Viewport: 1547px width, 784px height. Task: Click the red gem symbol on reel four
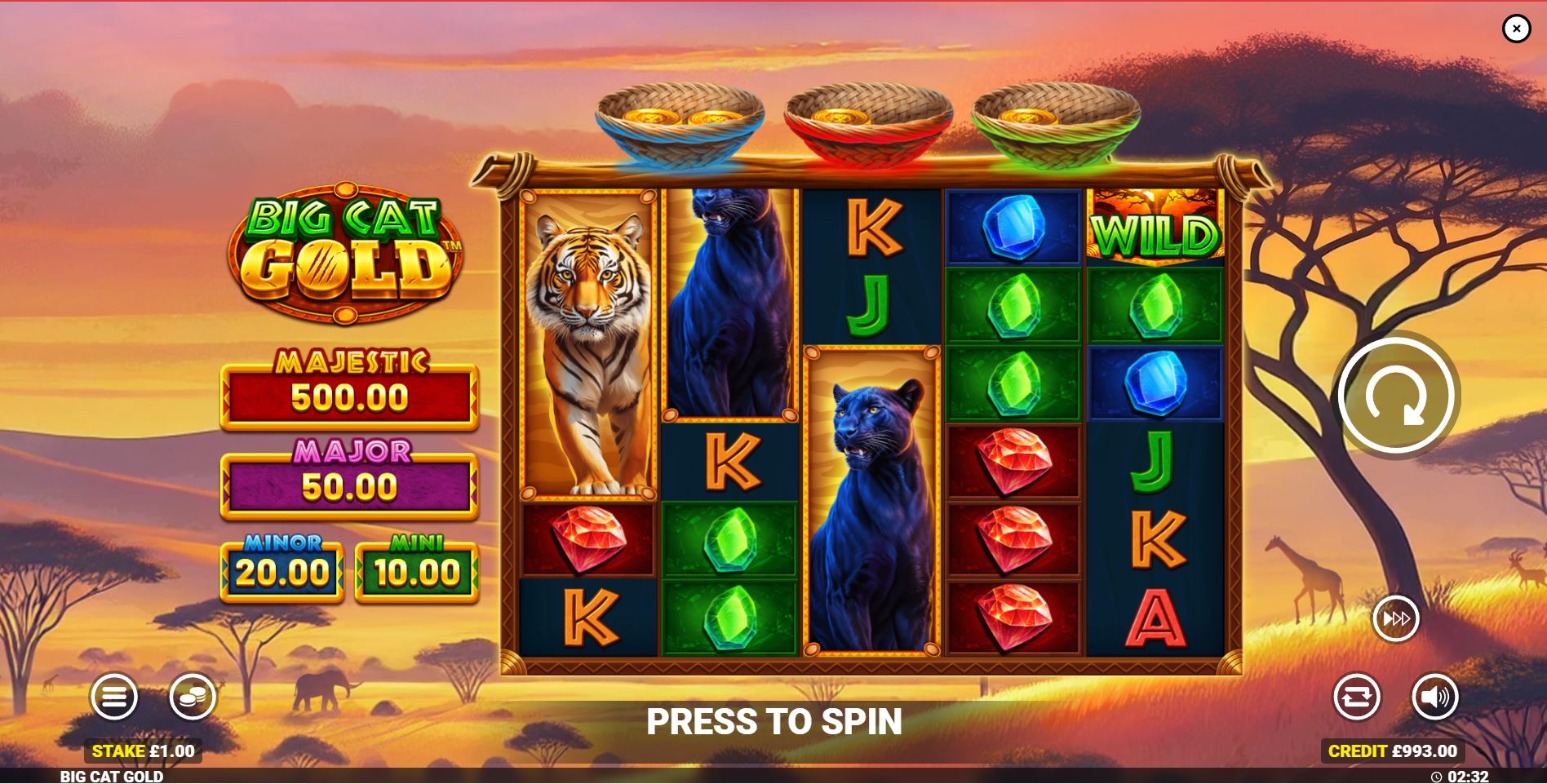coord(1013,461)
